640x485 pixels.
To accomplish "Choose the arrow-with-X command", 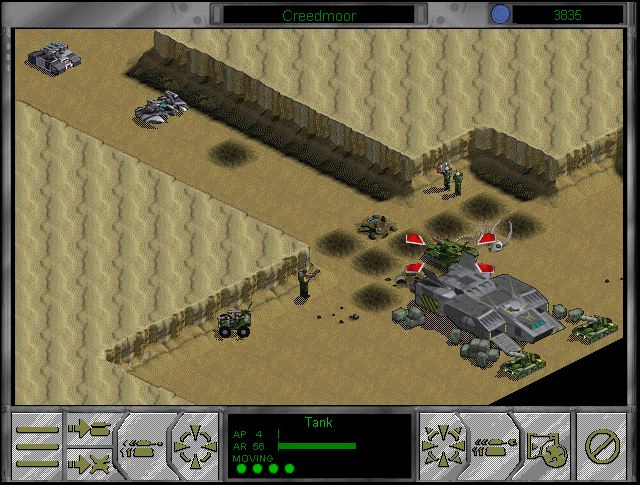I will click(92, 461).
